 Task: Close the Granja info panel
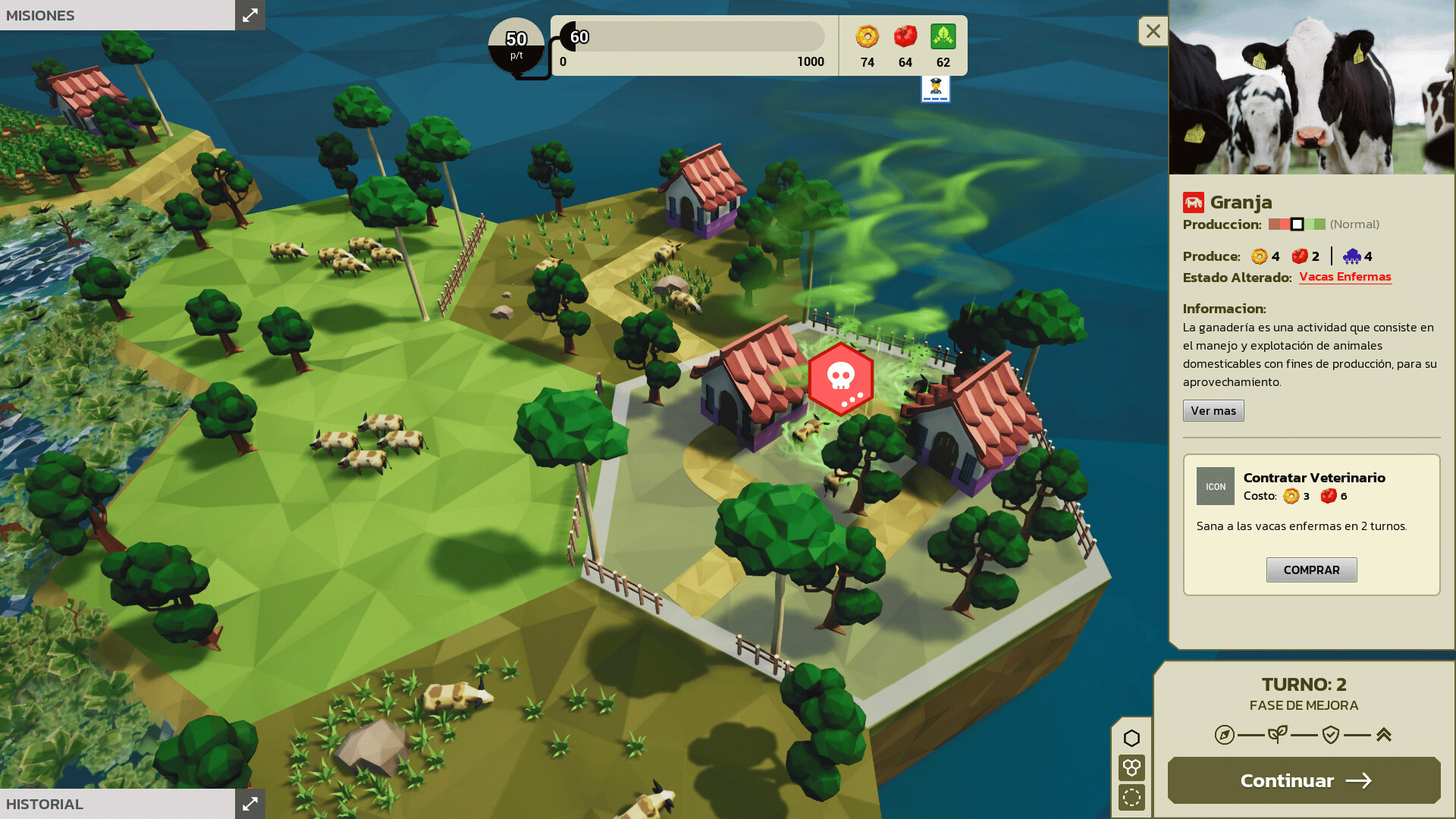click(1153, 31)
